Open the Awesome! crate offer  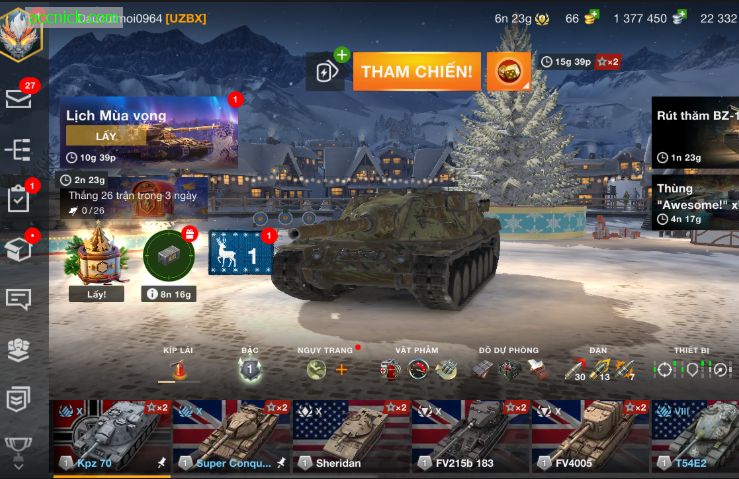696,203
